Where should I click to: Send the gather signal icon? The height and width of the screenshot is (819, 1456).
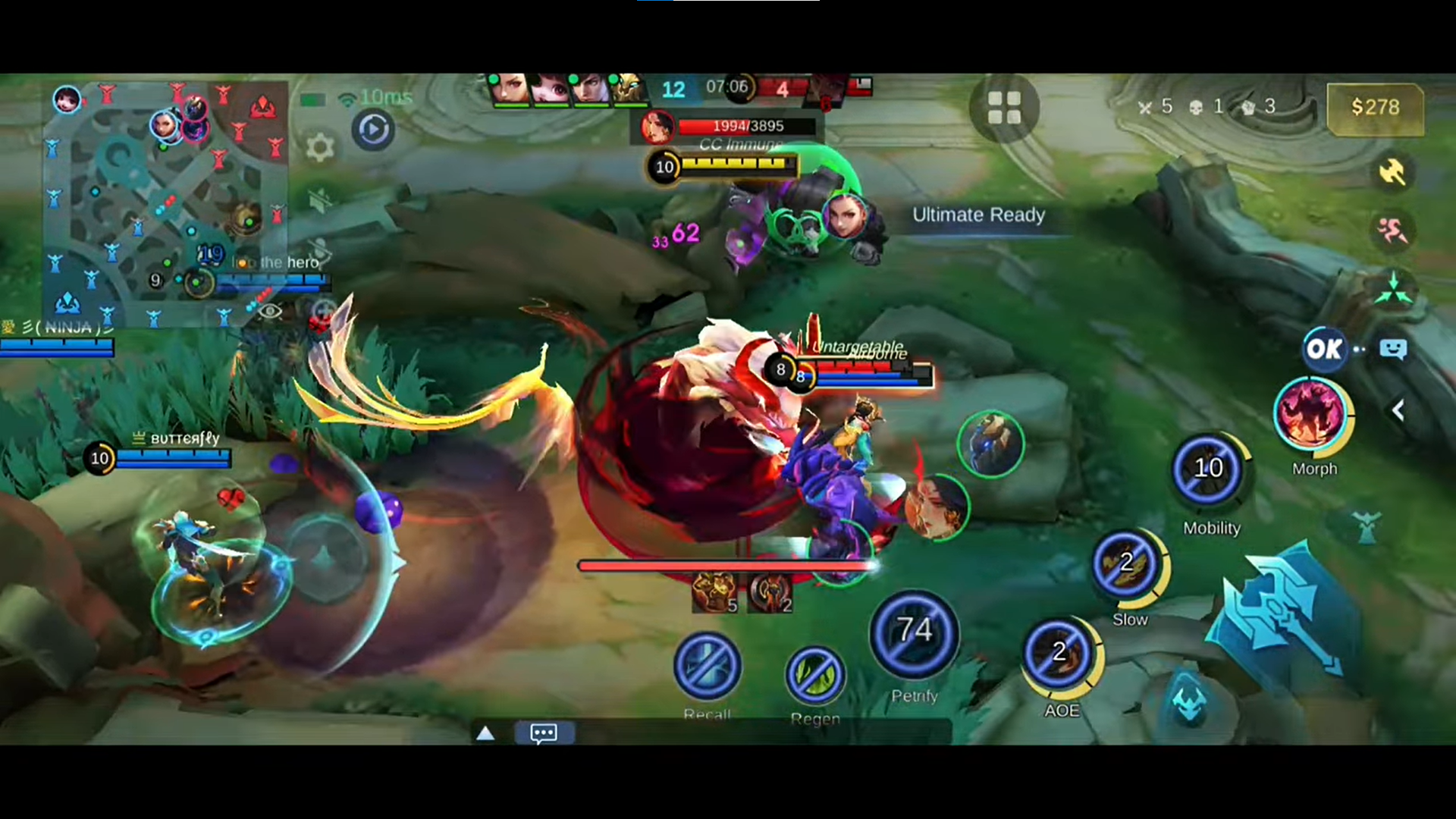pos(1392,290)
